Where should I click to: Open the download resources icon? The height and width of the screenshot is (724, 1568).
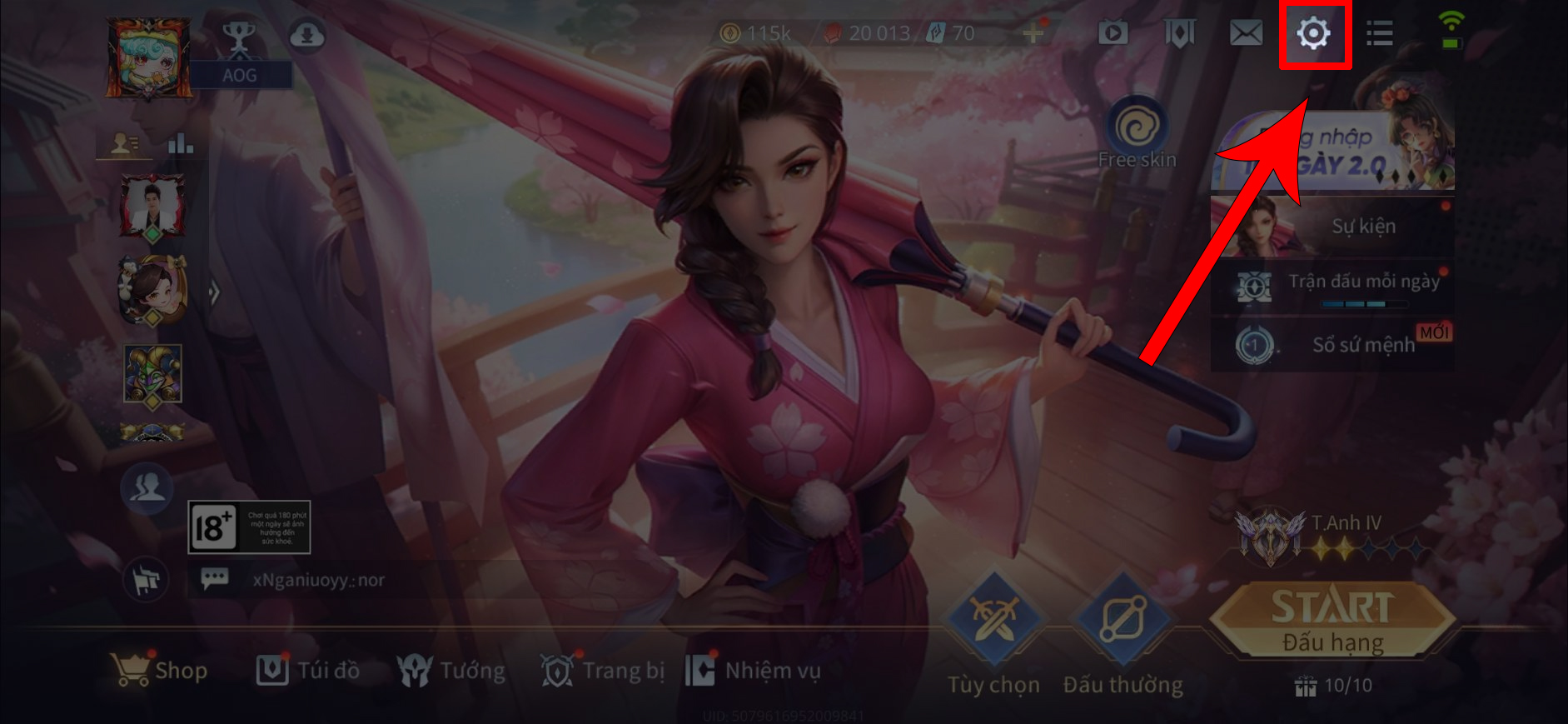click(x=306, y=36)
